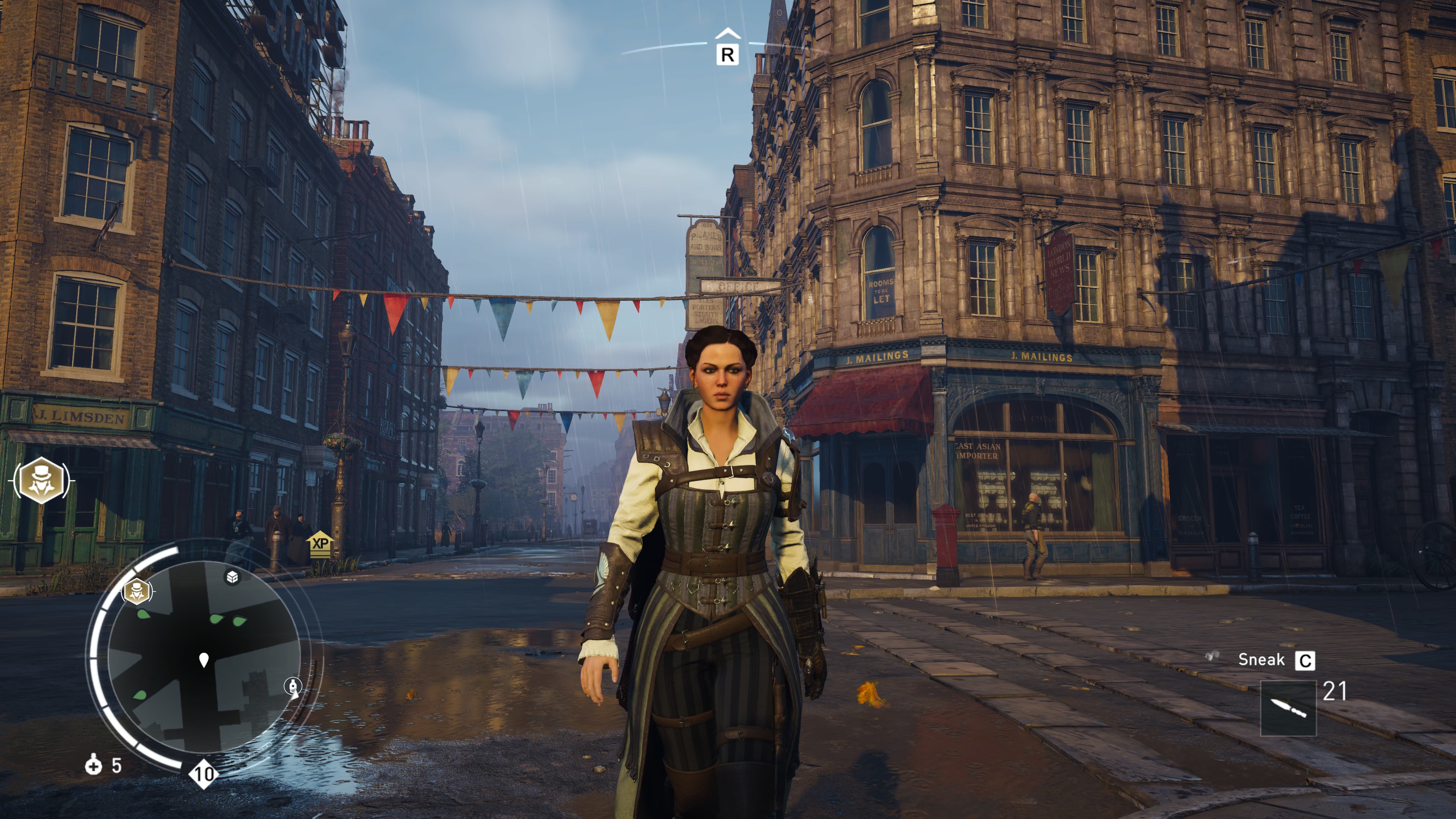Click the gang hexagon icon above the minimap

pos(41,481)
